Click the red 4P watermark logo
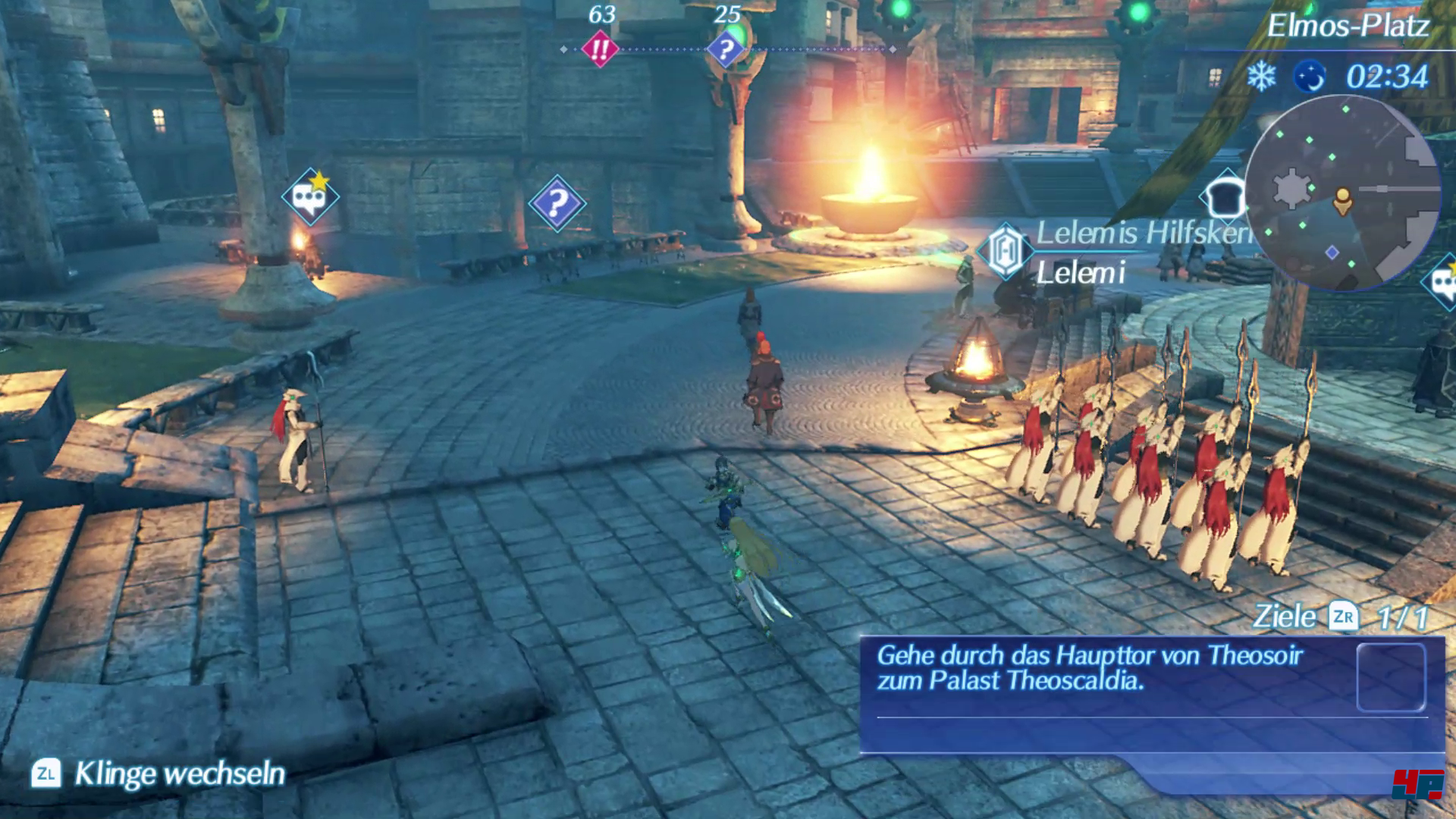 pos(1417,784)
